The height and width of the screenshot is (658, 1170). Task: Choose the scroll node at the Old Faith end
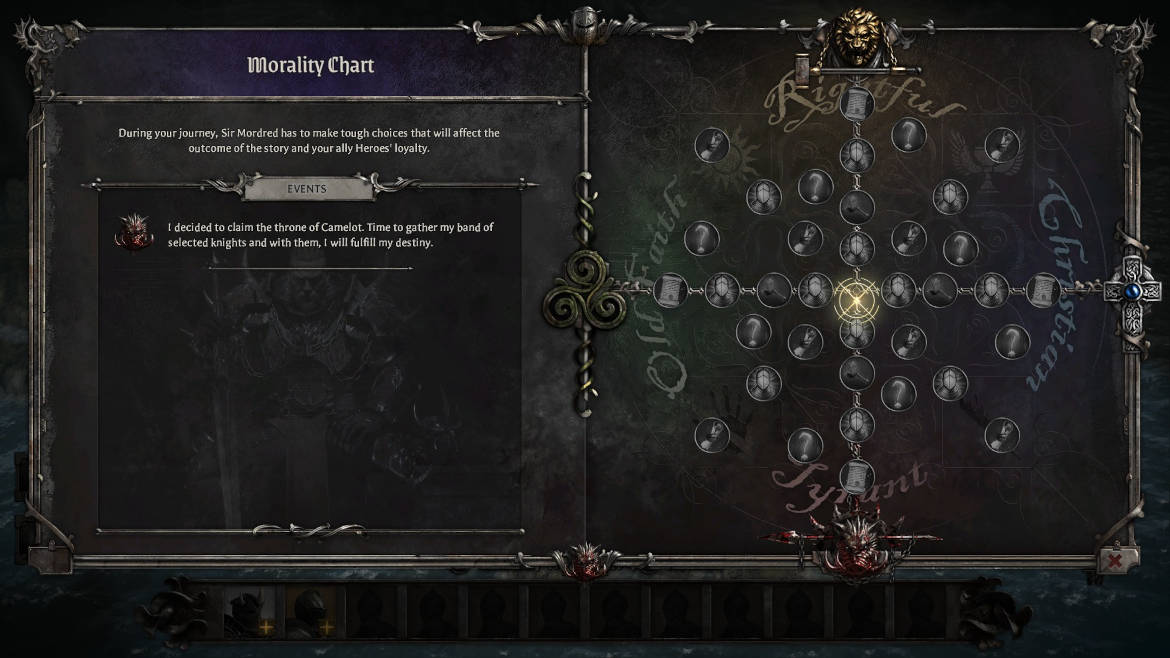671,291
